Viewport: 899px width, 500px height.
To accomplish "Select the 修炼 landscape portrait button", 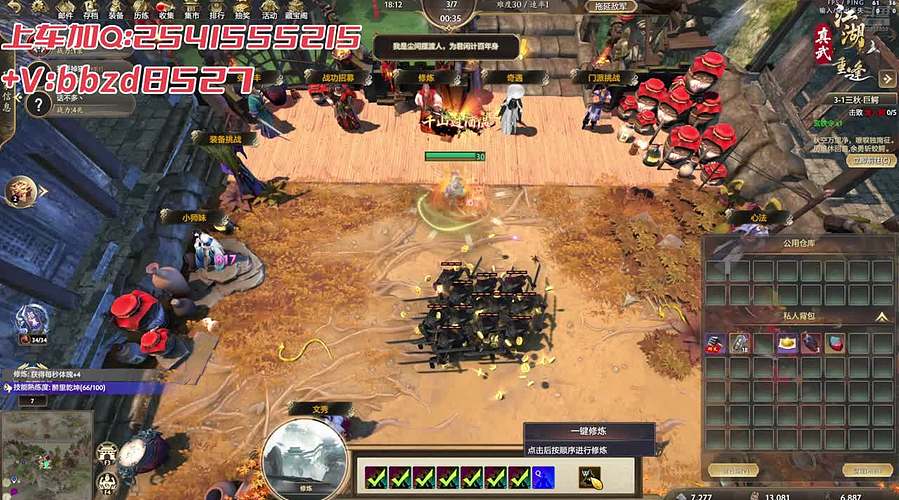I will (304, 454).
